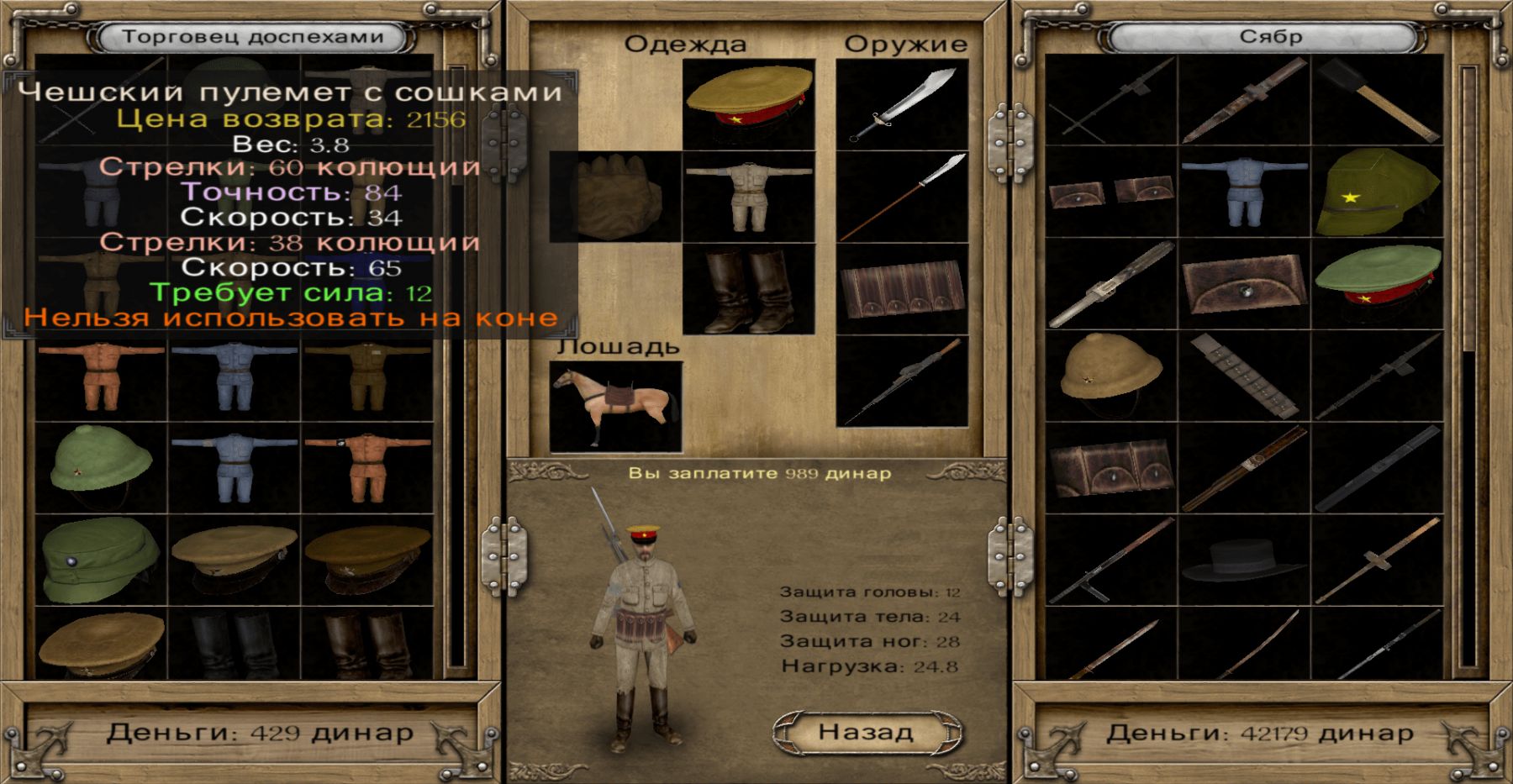Select the black wide-brim hat
Image resolution: width=1513 pixels, height=784 pixels.
(1244, 560)
